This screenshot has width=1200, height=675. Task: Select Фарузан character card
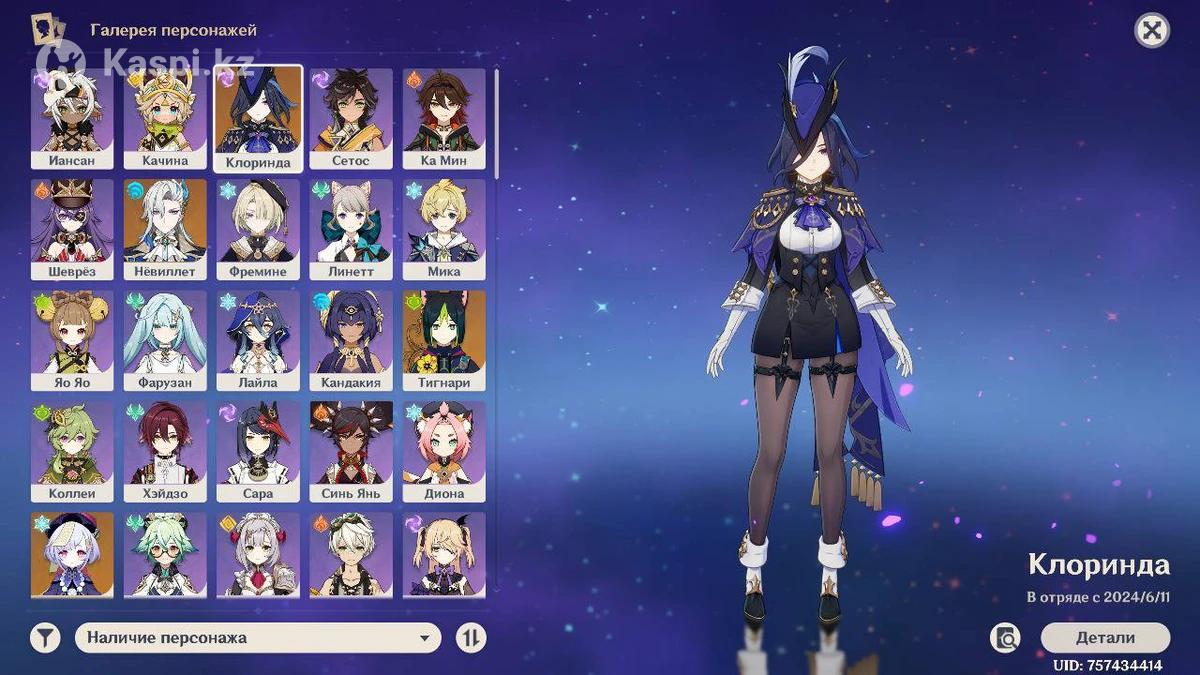click(165, 340)
